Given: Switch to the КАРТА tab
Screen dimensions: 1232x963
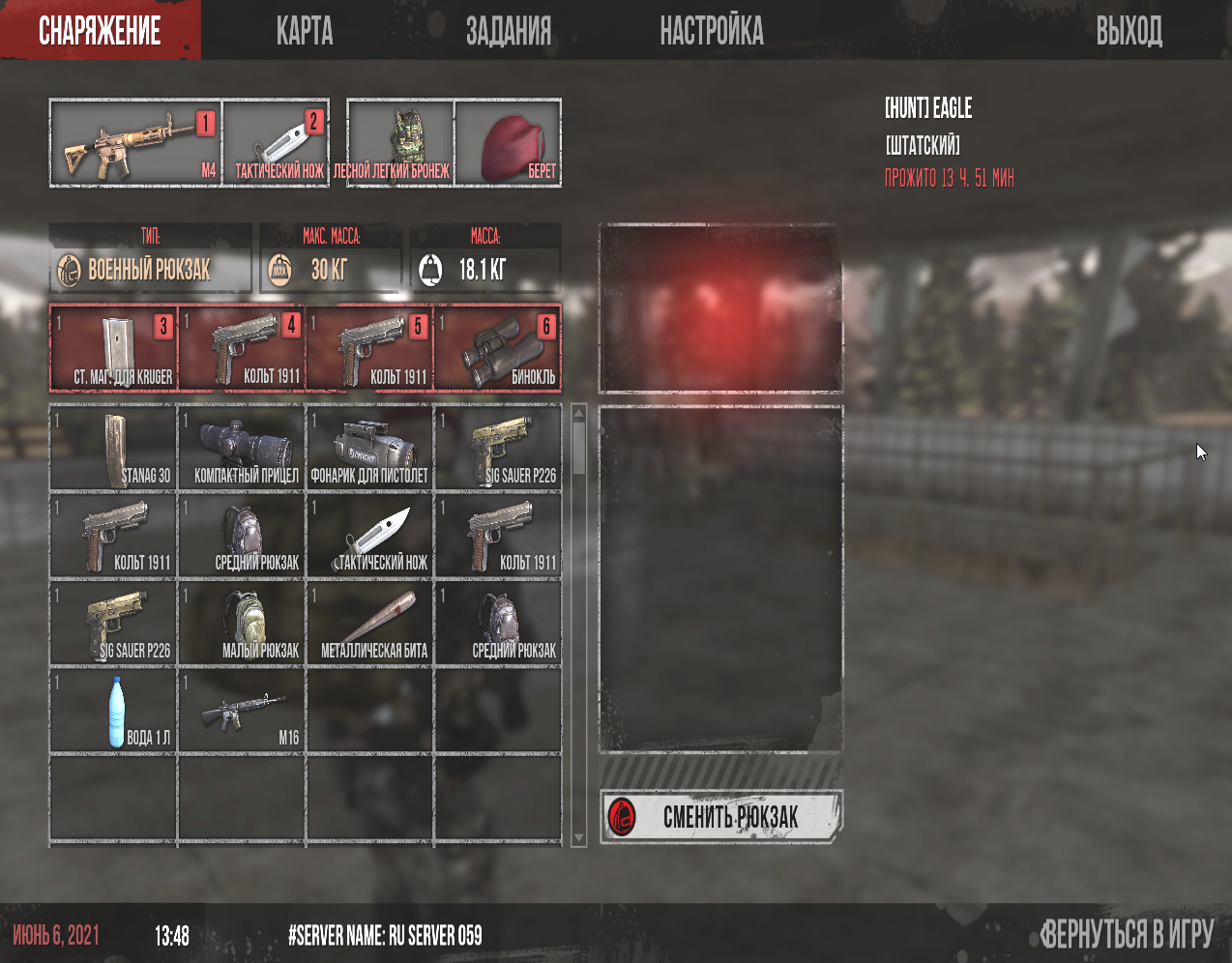Looking at the screenshot, I should tap(305, 31).
